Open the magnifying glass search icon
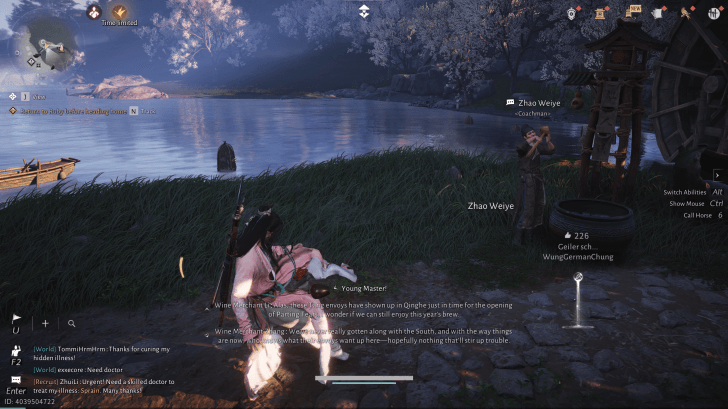This screenshot has height=409, width=728. click(72, 323)
